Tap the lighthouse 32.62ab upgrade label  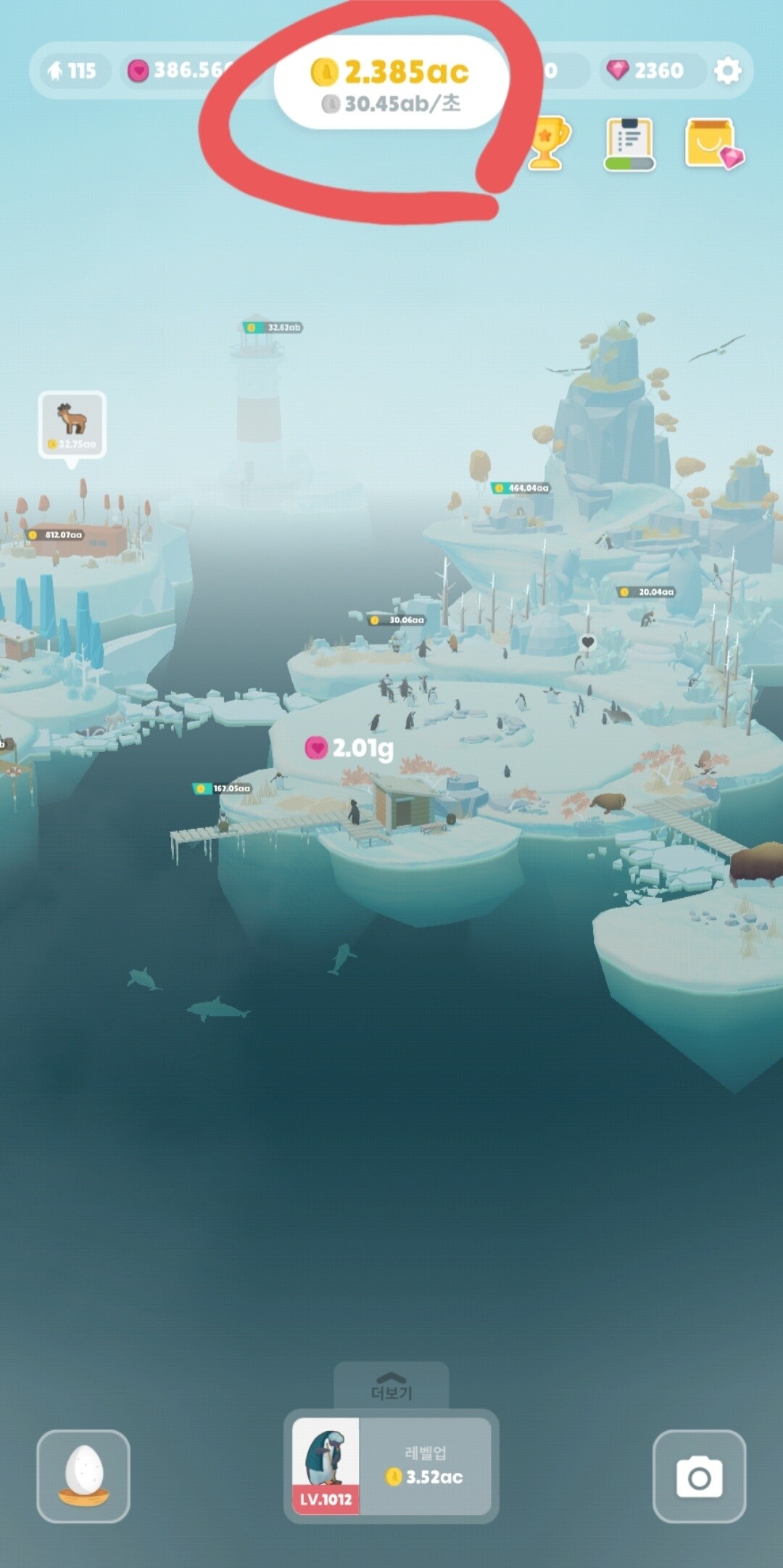click(x=273, y=328)
